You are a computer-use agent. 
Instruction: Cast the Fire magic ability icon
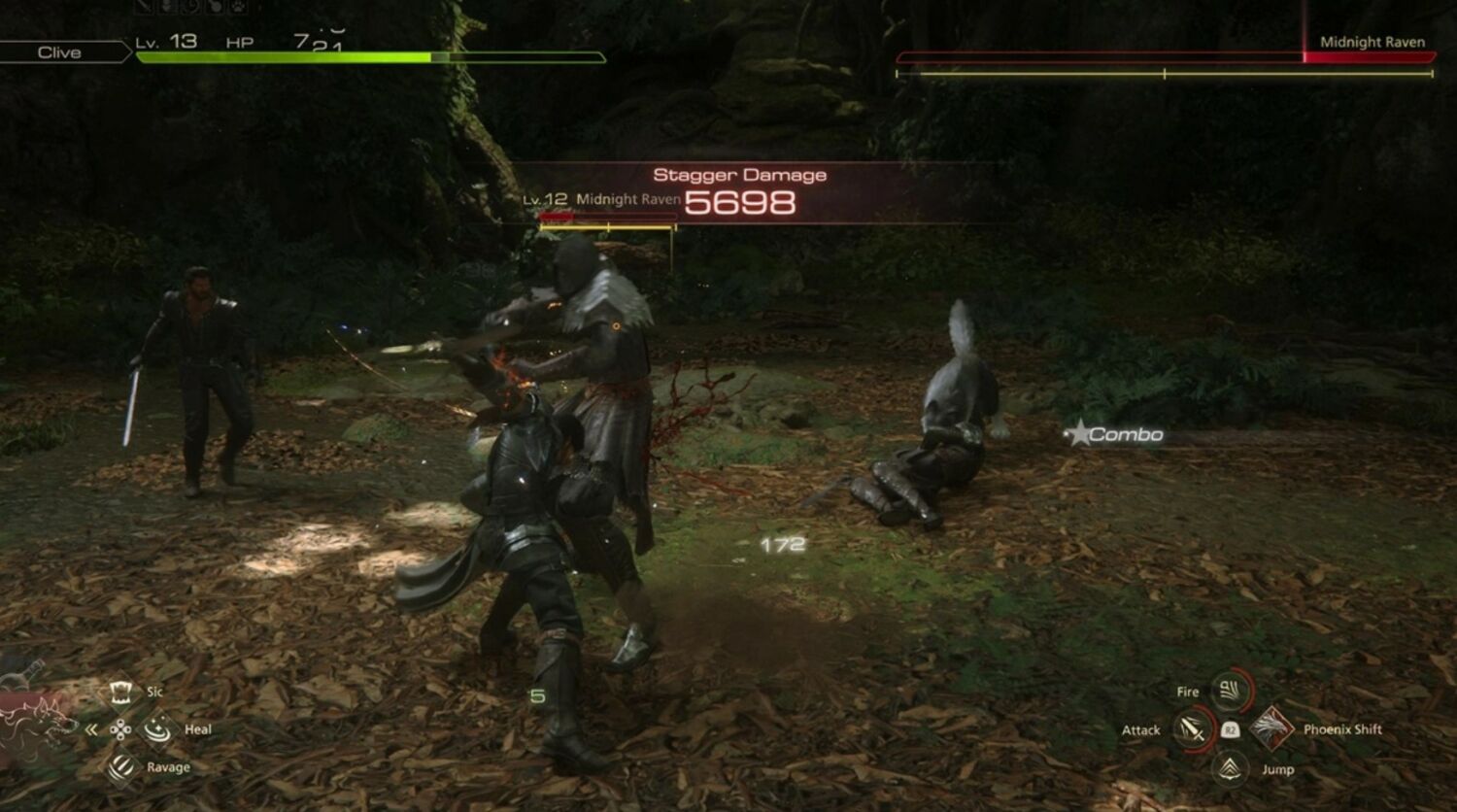(1231, 692)
